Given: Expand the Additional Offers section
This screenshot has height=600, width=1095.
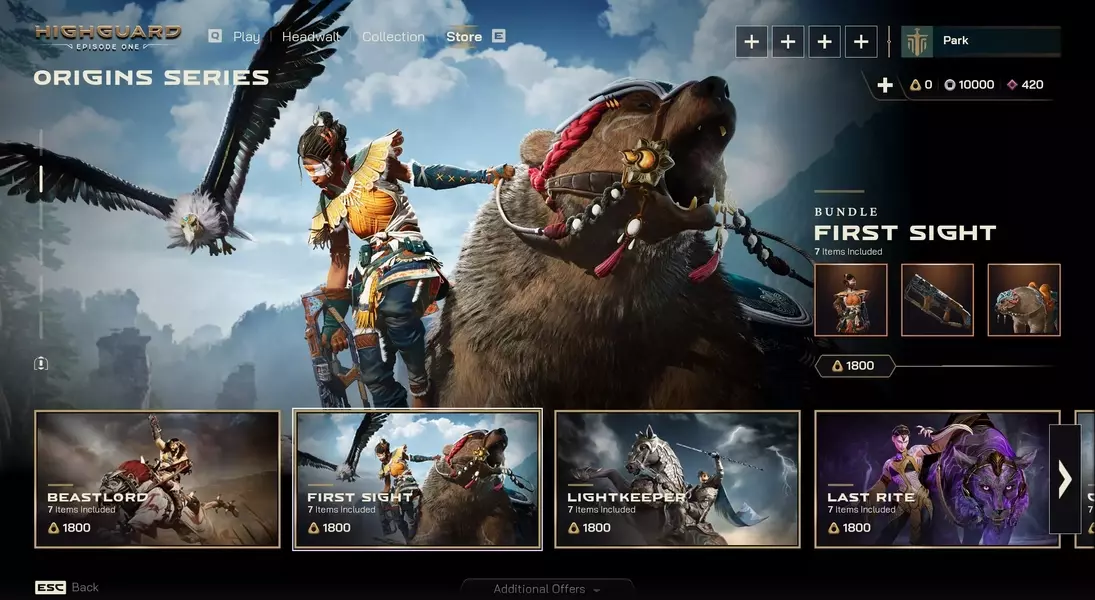Looking at the screenshot, I should coord(546,589).
